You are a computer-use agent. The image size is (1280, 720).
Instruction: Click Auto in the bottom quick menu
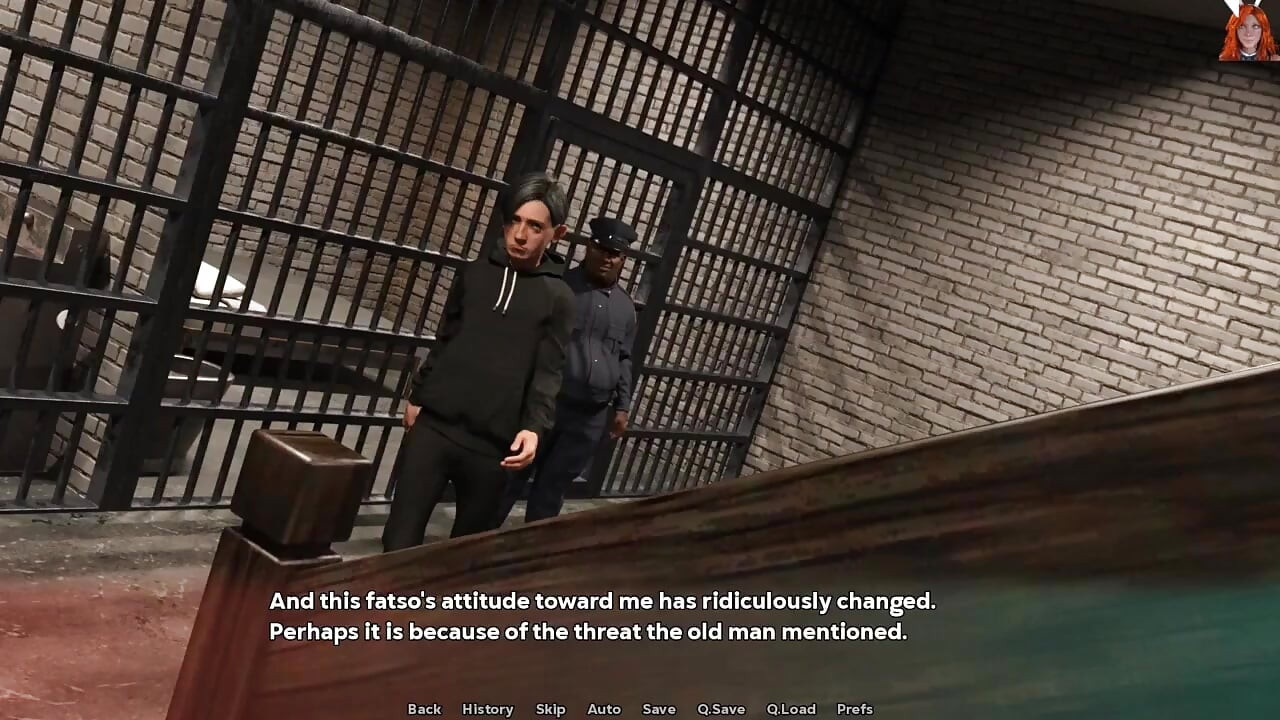click(x=604, y=709)
